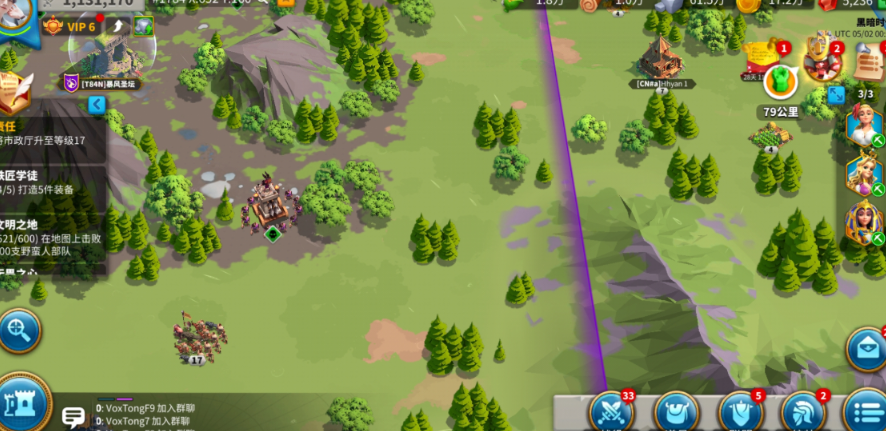Select the white-haired commander's troop portrait
Viewport: 886px width, 431px height.
click(862, 126)
